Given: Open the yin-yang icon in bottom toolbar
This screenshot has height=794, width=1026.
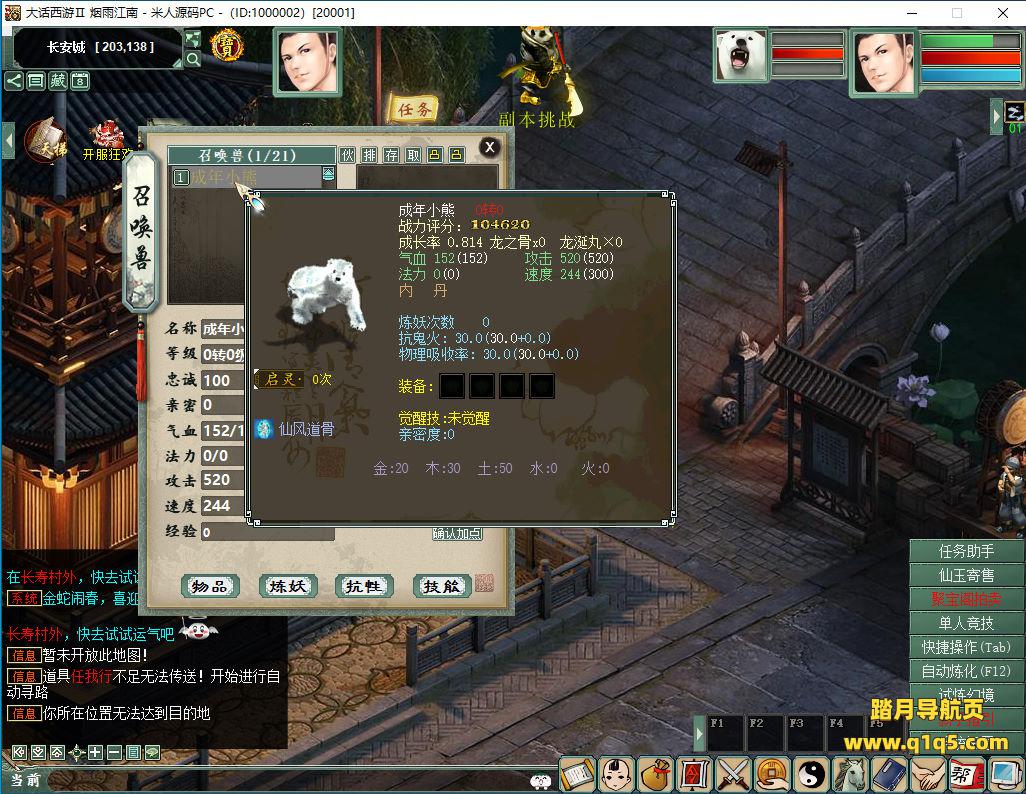Looking at the screenshot, I should [811, 773].
